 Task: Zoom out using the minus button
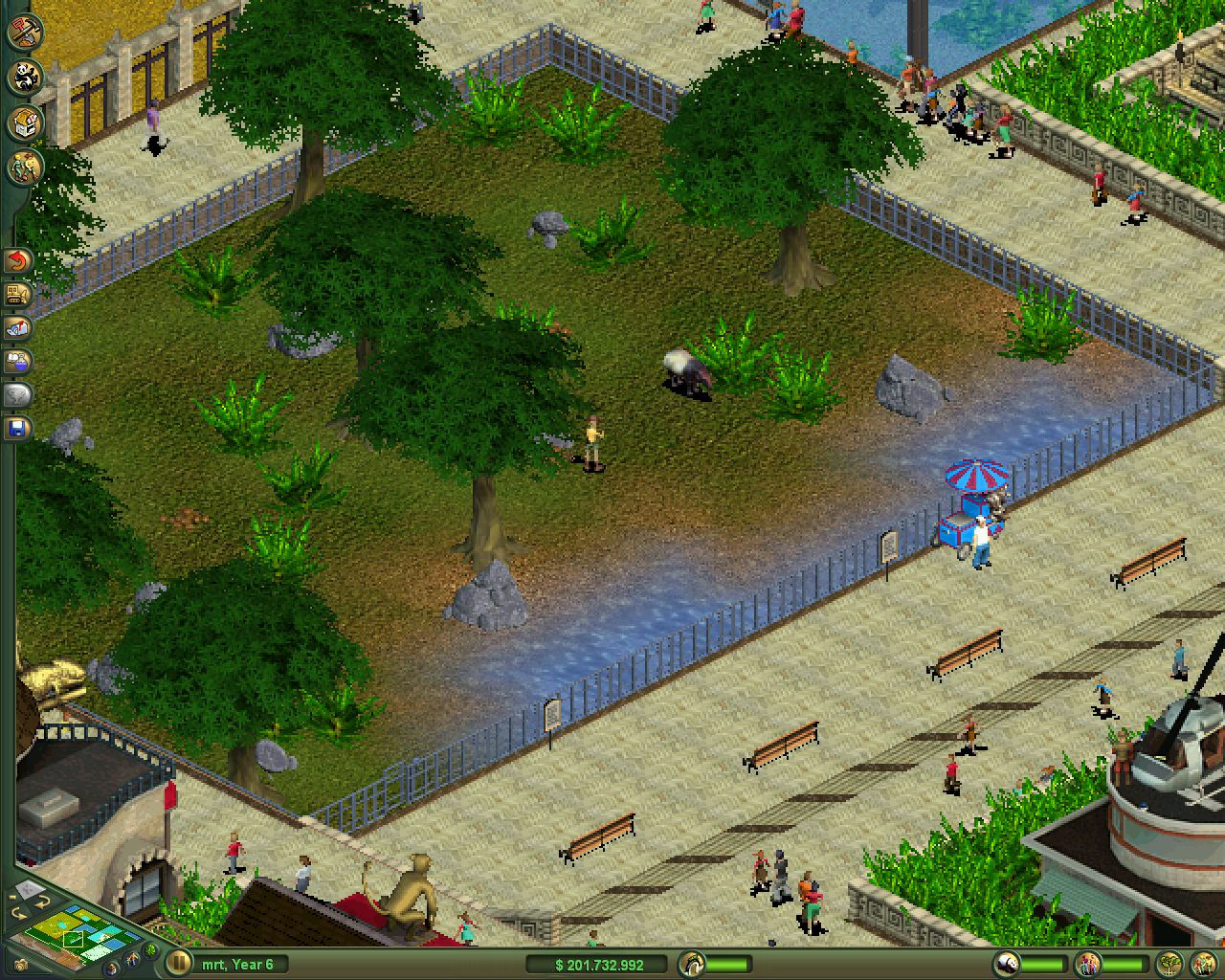(x=11, y=898)
